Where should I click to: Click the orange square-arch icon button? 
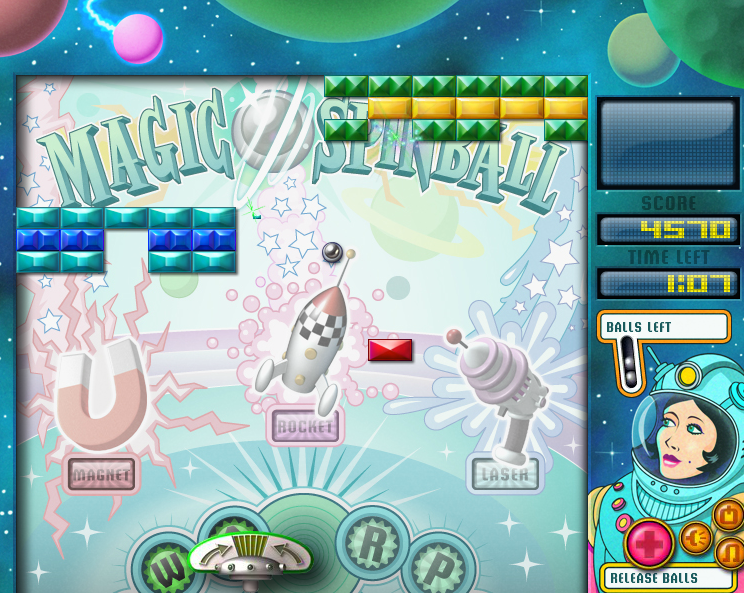(731, 553)
